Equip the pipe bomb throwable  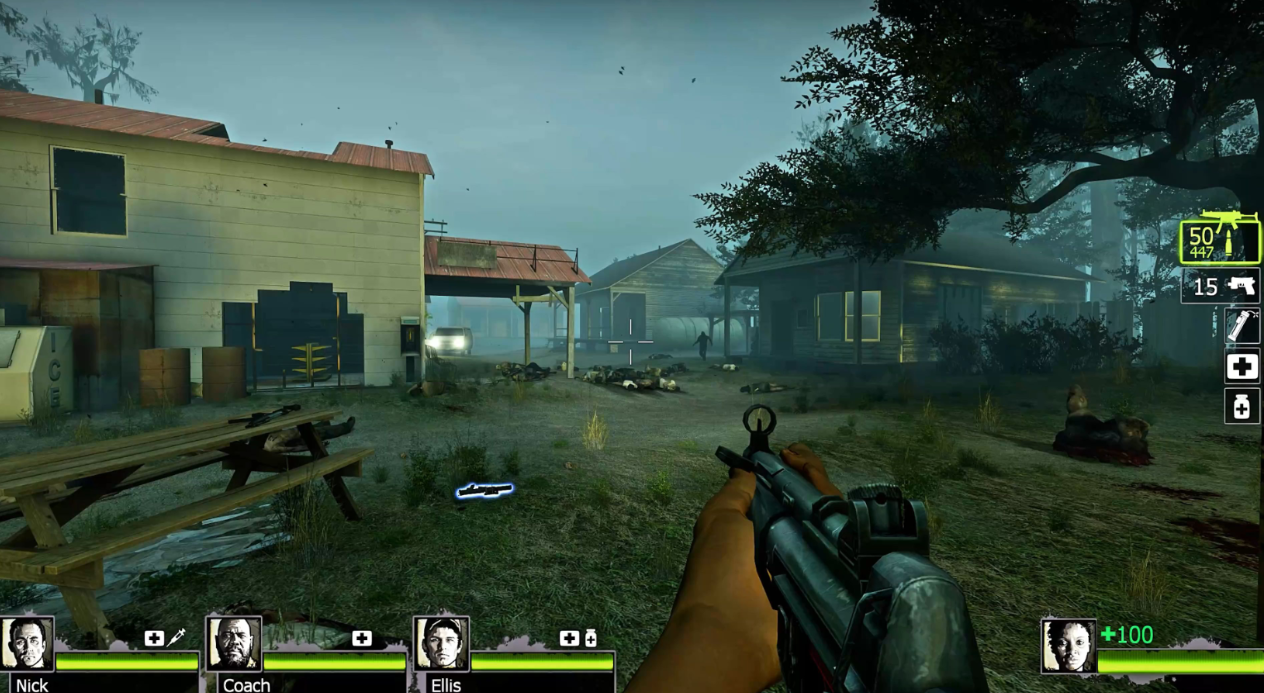click(1242, 326)
